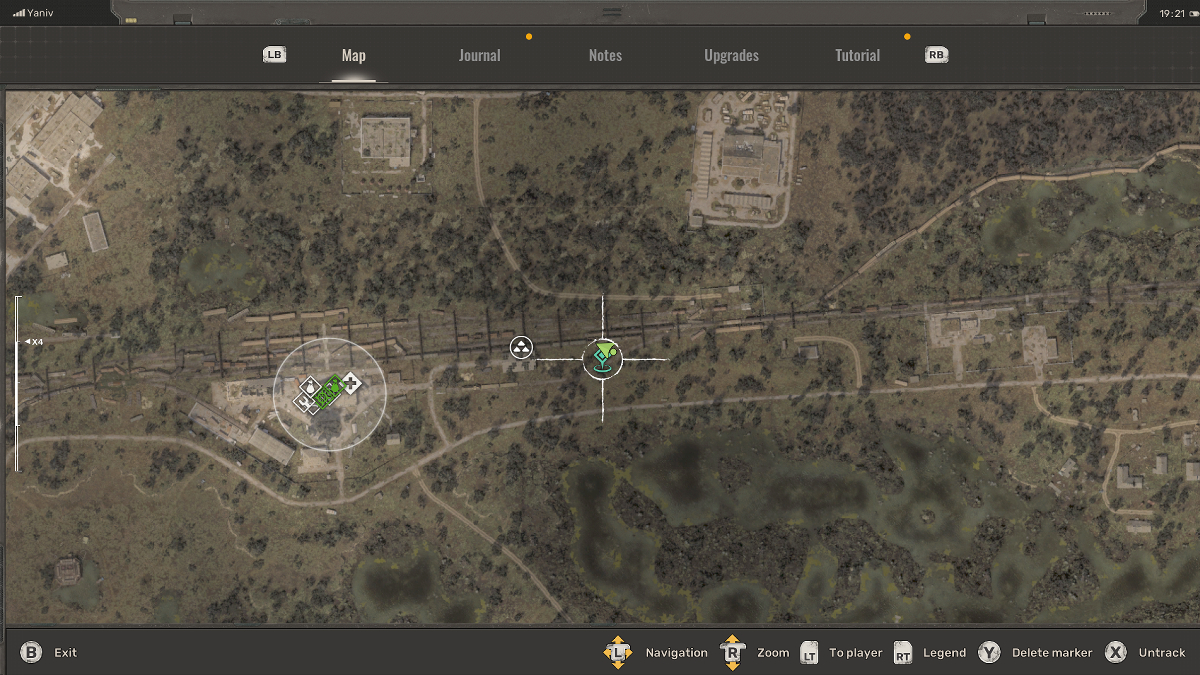This screenshot has height=675, width=1200.
Task: Switch to the Journal tab
Action: pyautogui.click(x=479, y=56)
